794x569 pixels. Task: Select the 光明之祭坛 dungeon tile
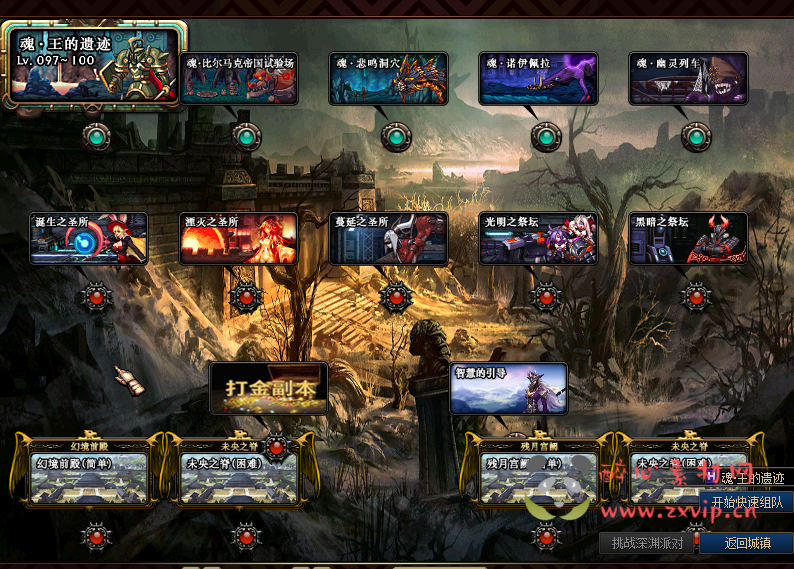click(x=538, y=239)
